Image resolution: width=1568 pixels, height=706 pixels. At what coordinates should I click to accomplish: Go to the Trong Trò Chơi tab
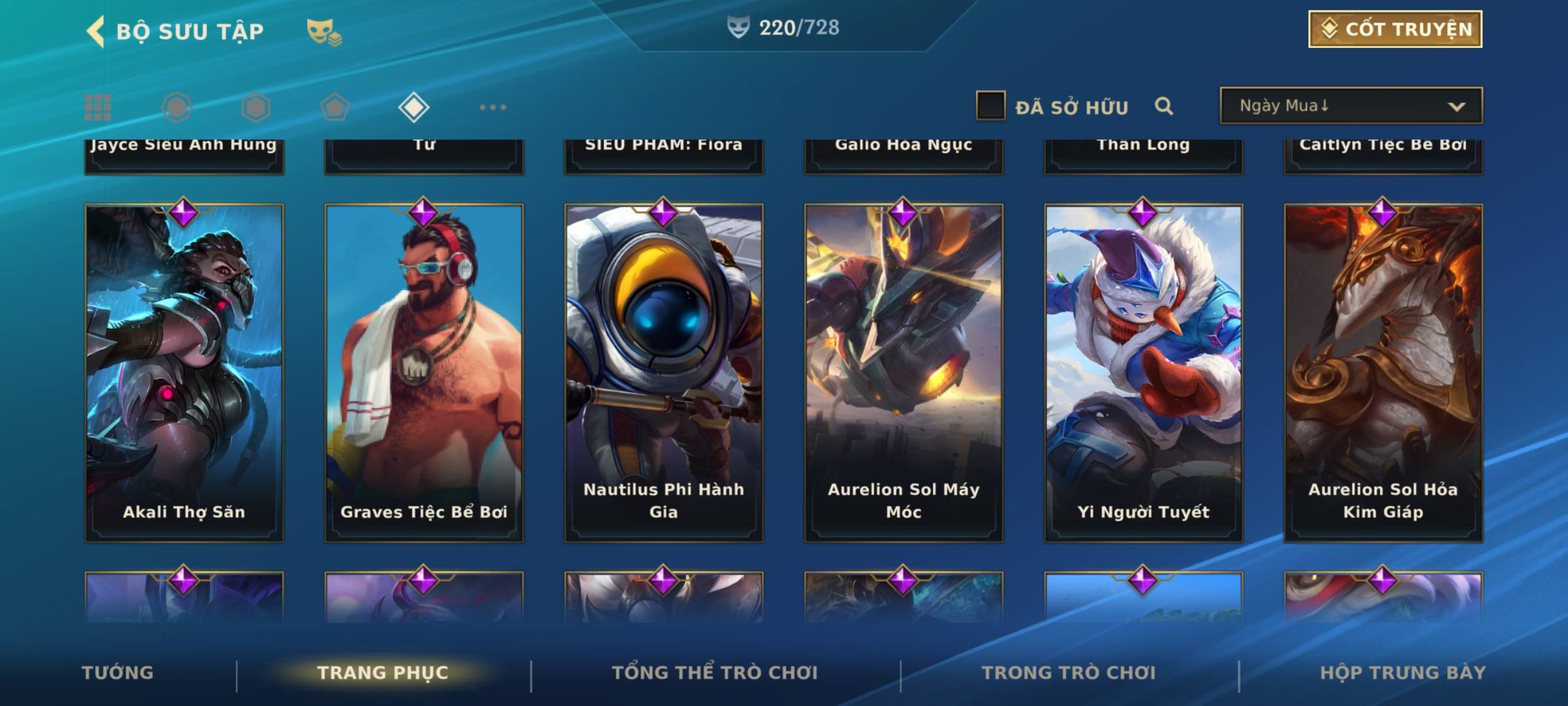click(1069, 673)
